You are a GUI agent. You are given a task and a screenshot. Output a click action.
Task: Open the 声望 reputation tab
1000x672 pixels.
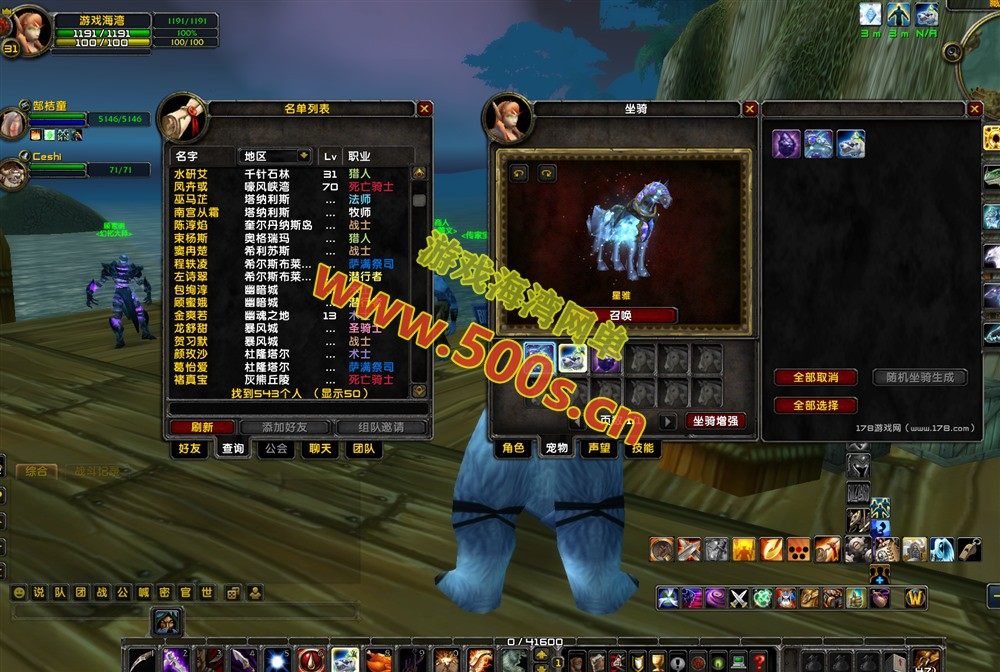point(598,449)
